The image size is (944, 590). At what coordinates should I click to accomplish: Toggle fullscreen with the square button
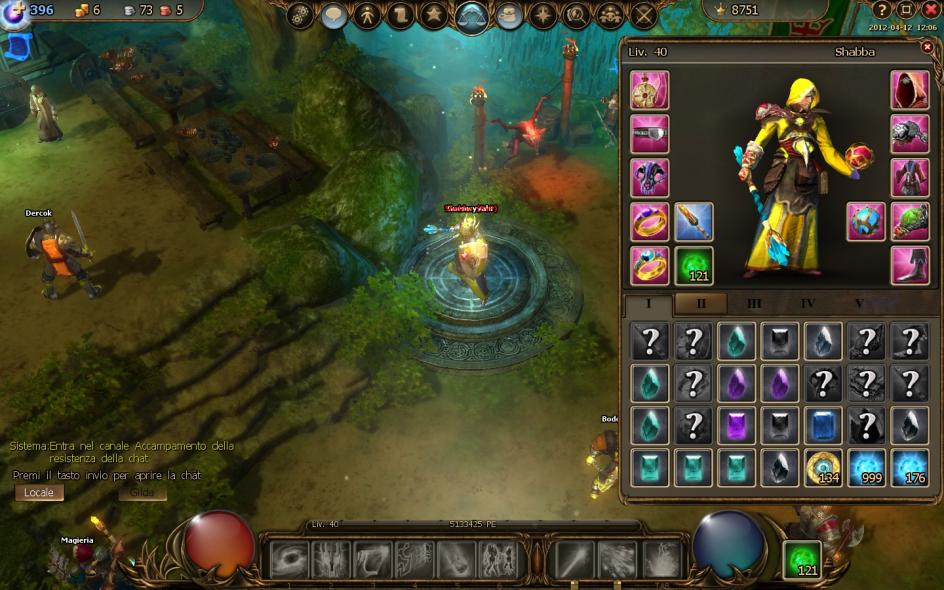(906, 9)
